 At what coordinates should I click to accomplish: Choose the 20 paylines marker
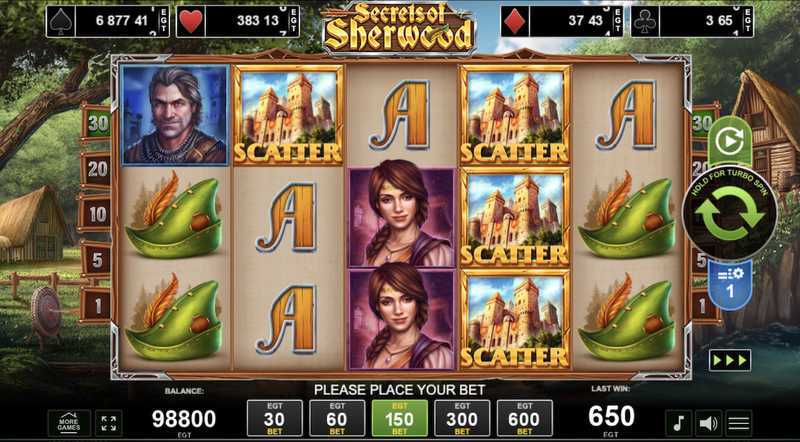[x=97, y=168]
